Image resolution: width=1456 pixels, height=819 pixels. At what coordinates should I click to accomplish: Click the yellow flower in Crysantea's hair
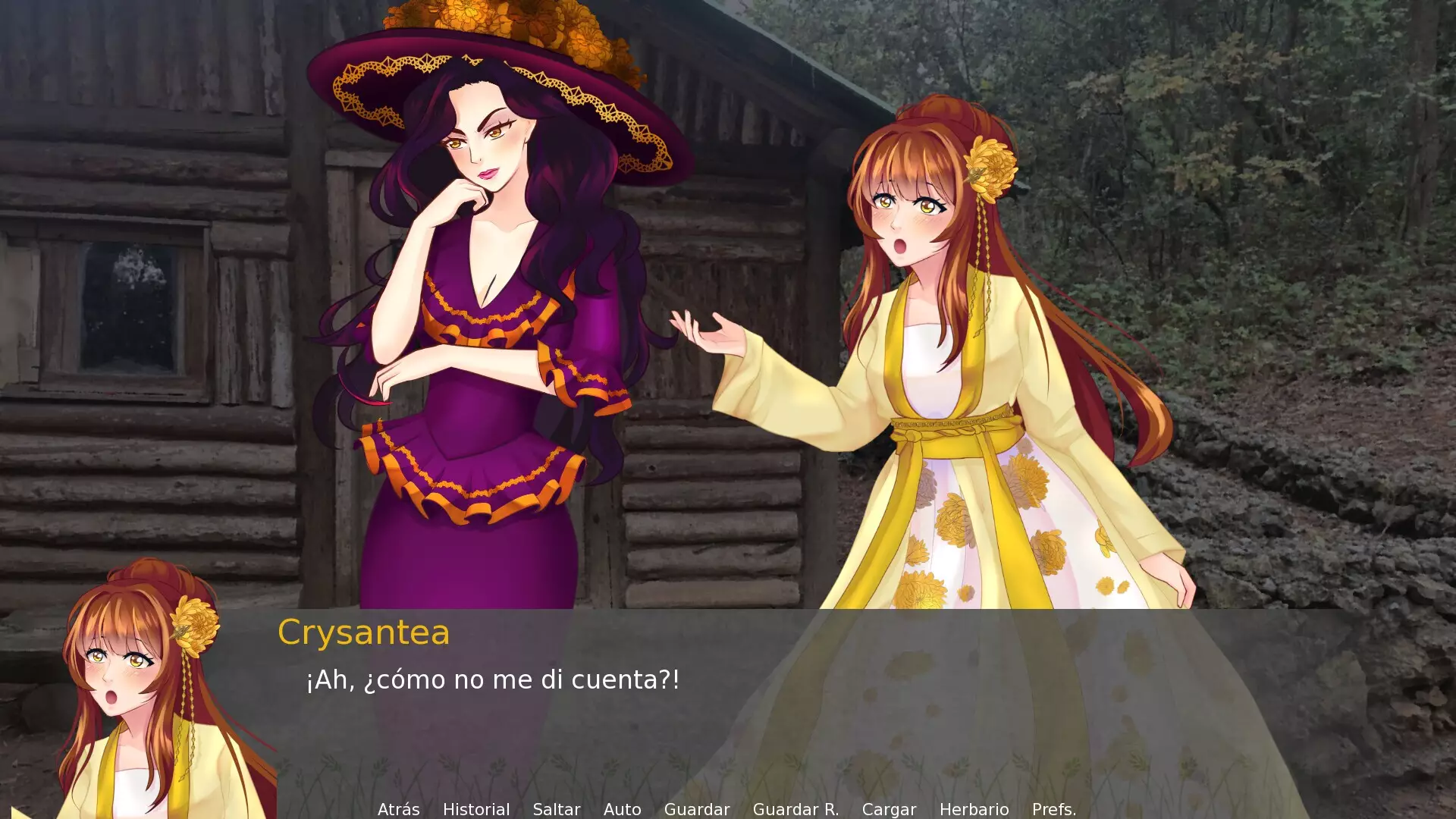coord(993,163)
